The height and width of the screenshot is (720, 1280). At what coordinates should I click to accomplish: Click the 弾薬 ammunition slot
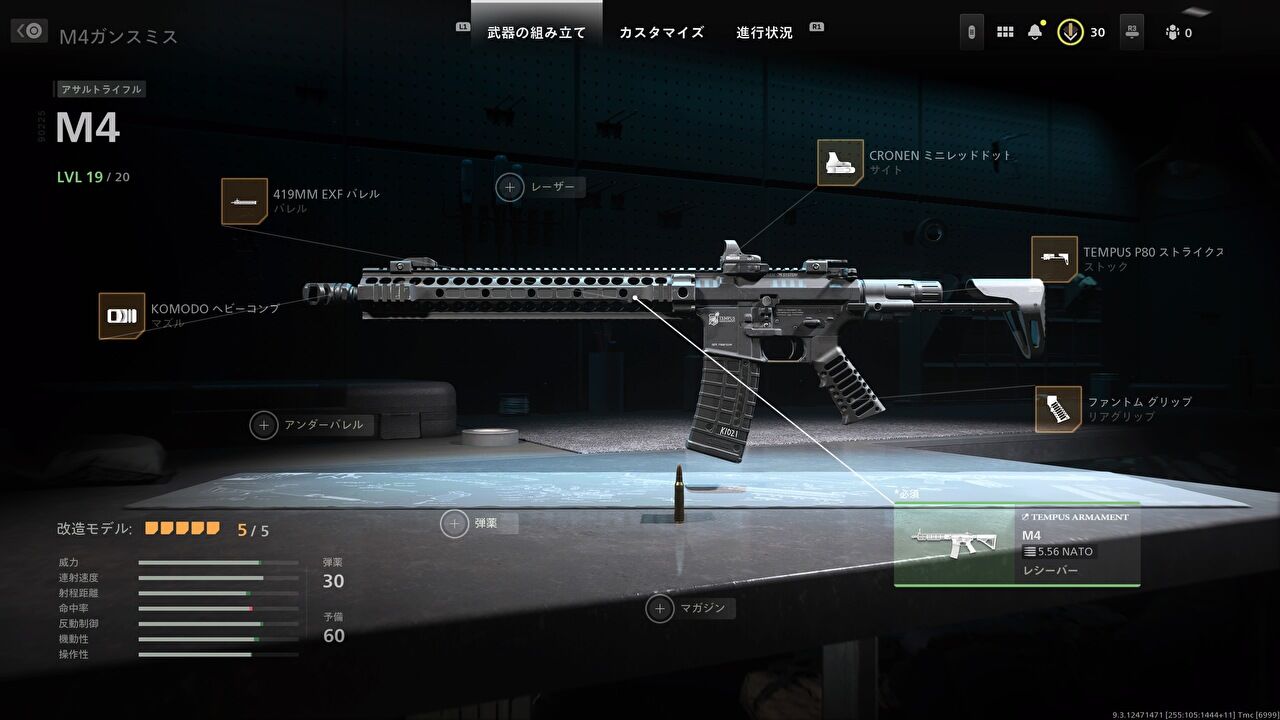(x=456, y=522)
